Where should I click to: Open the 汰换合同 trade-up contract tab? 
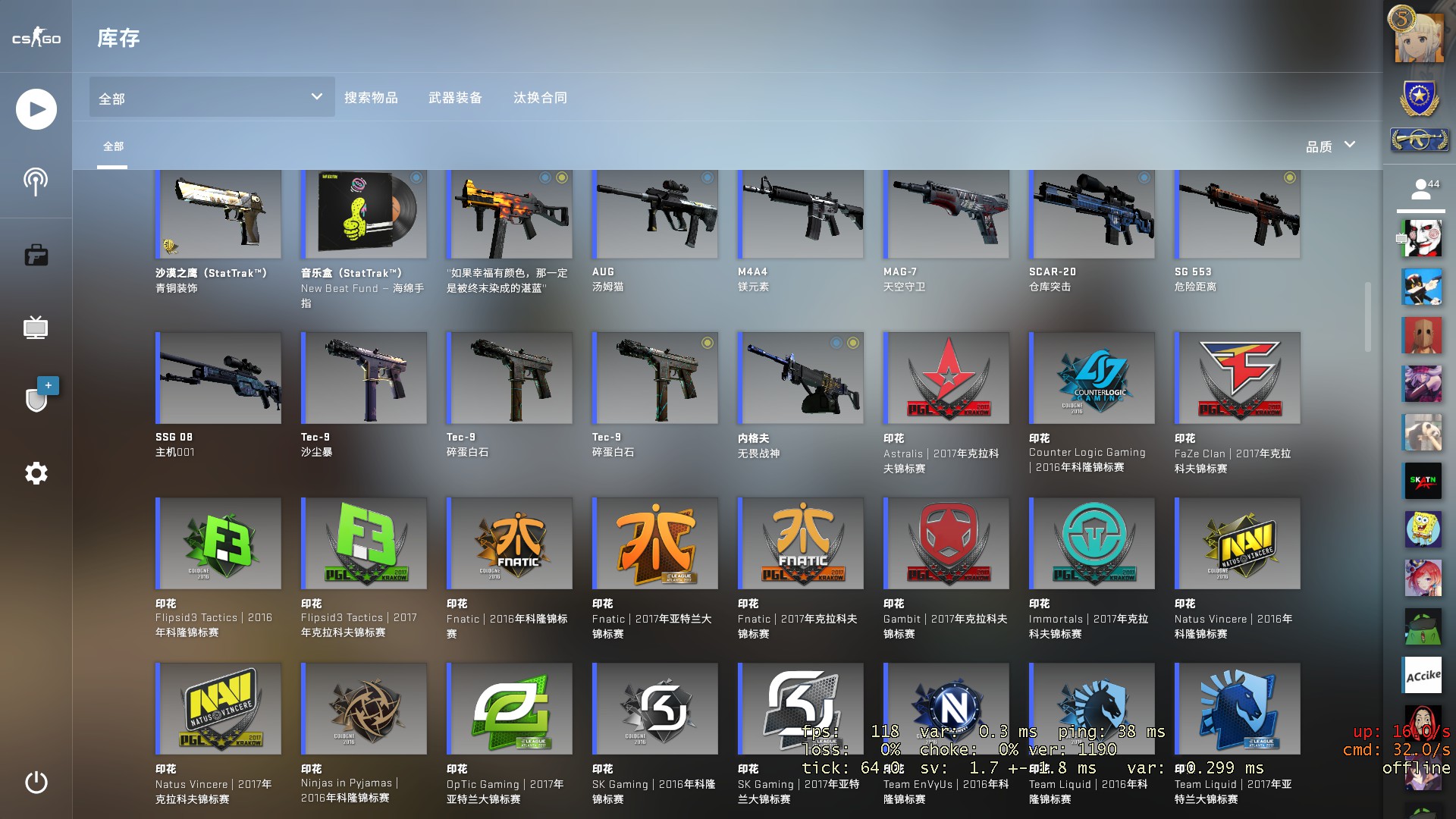pos(540,98)
